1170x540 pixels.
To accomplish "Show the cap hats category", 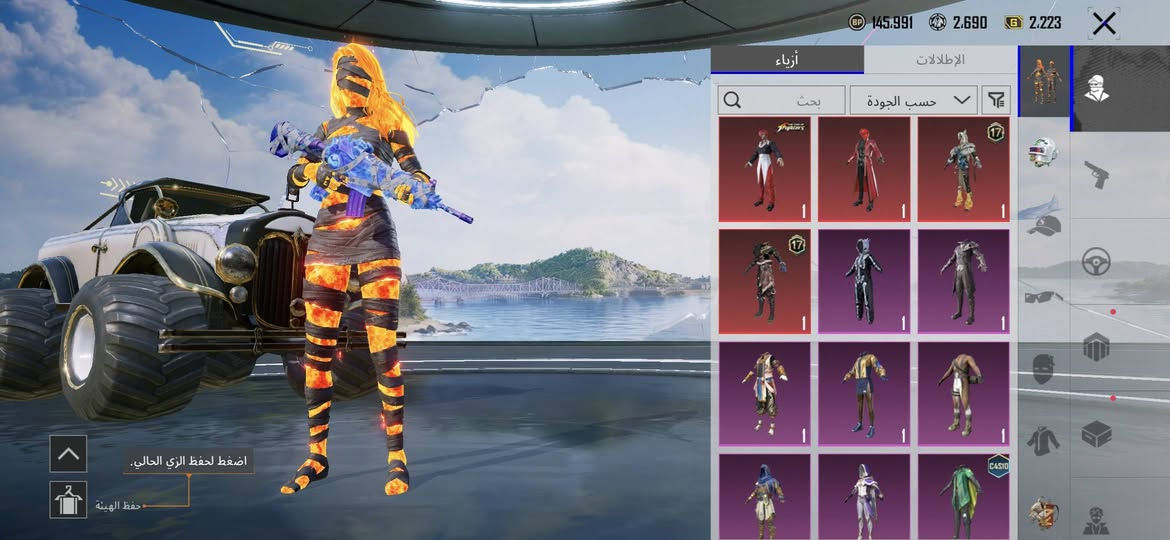I will [x=1044, y=225].
